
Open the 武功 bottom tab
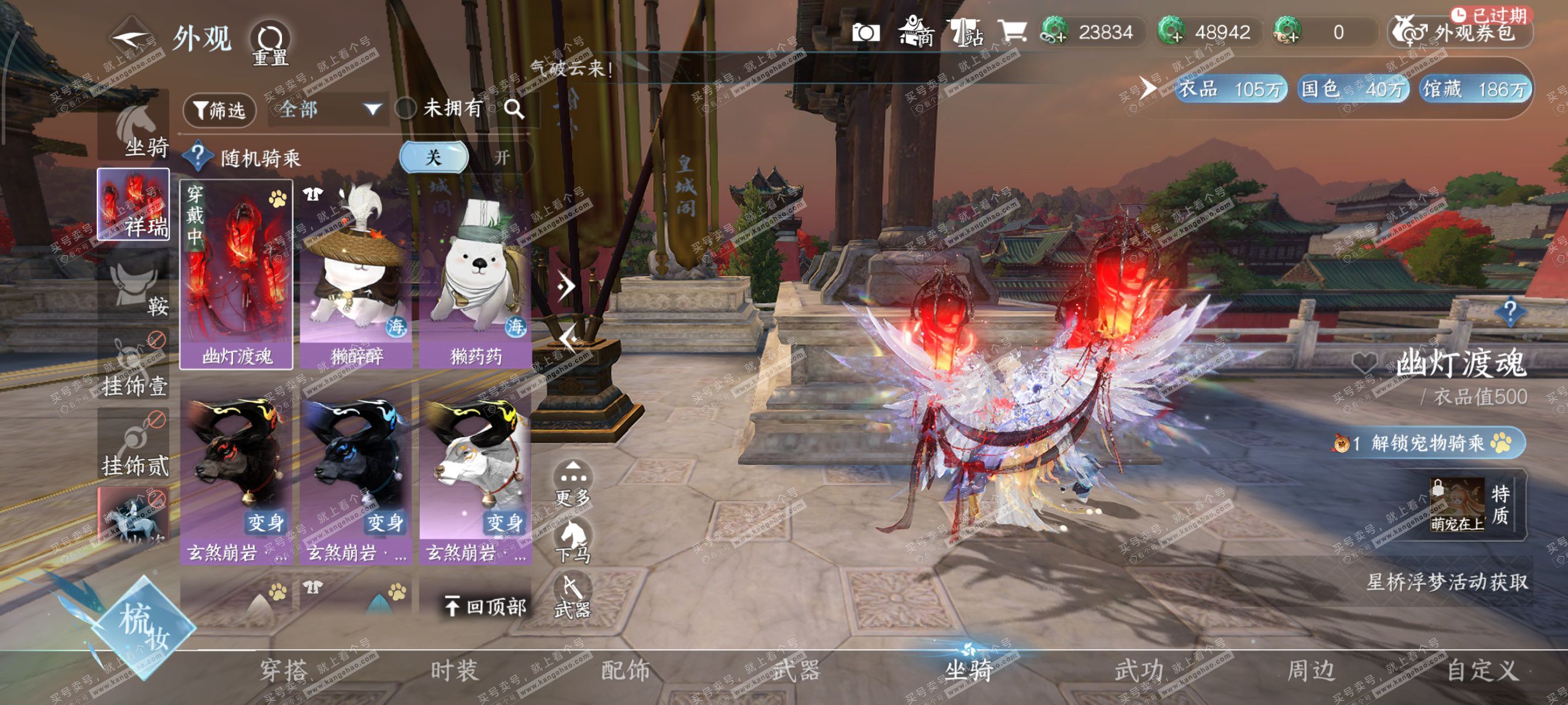pyautogui.click(x=1139, y=671)
